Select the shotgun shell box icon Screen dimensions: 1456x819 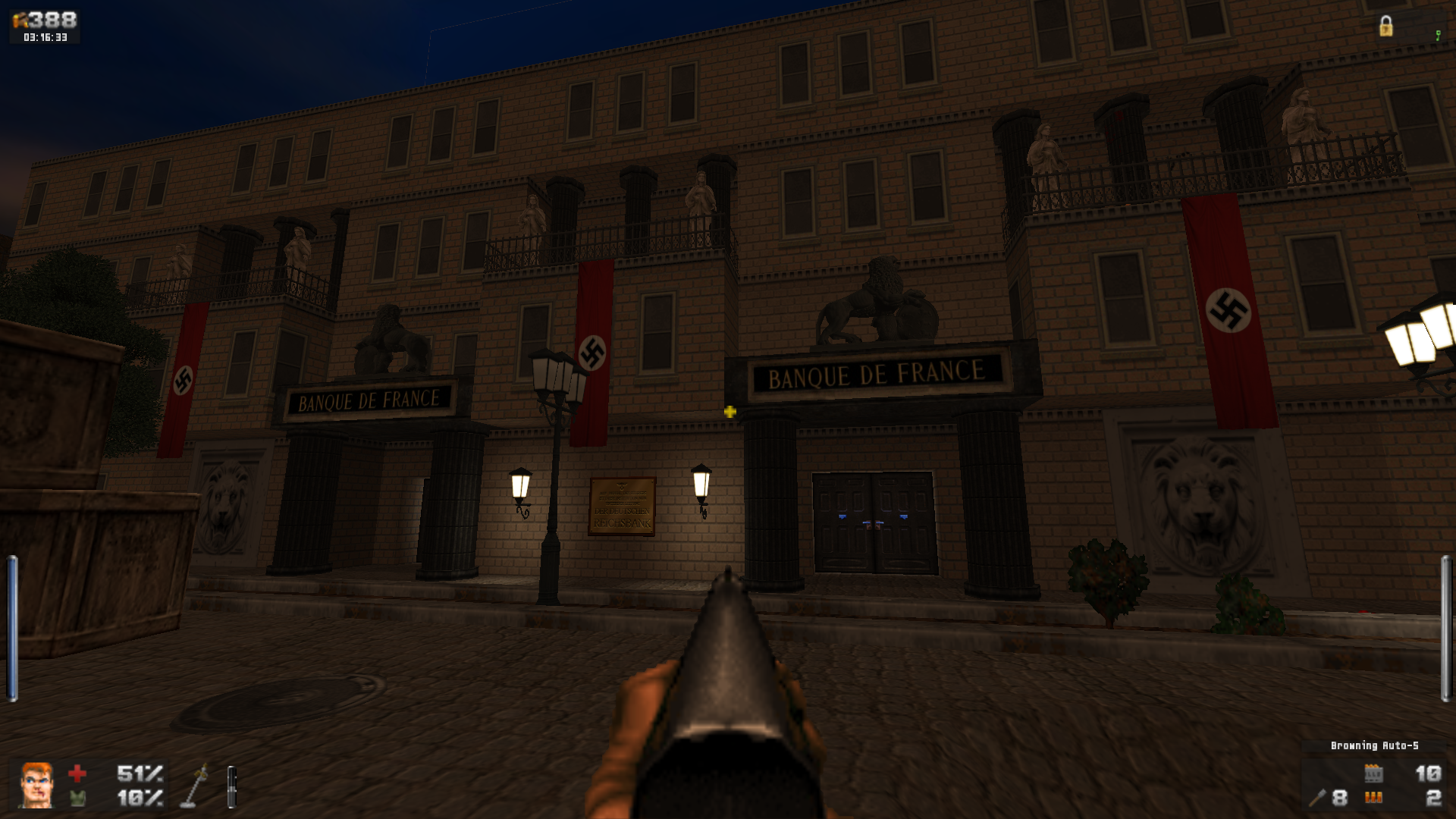(x=1373, y=773)
